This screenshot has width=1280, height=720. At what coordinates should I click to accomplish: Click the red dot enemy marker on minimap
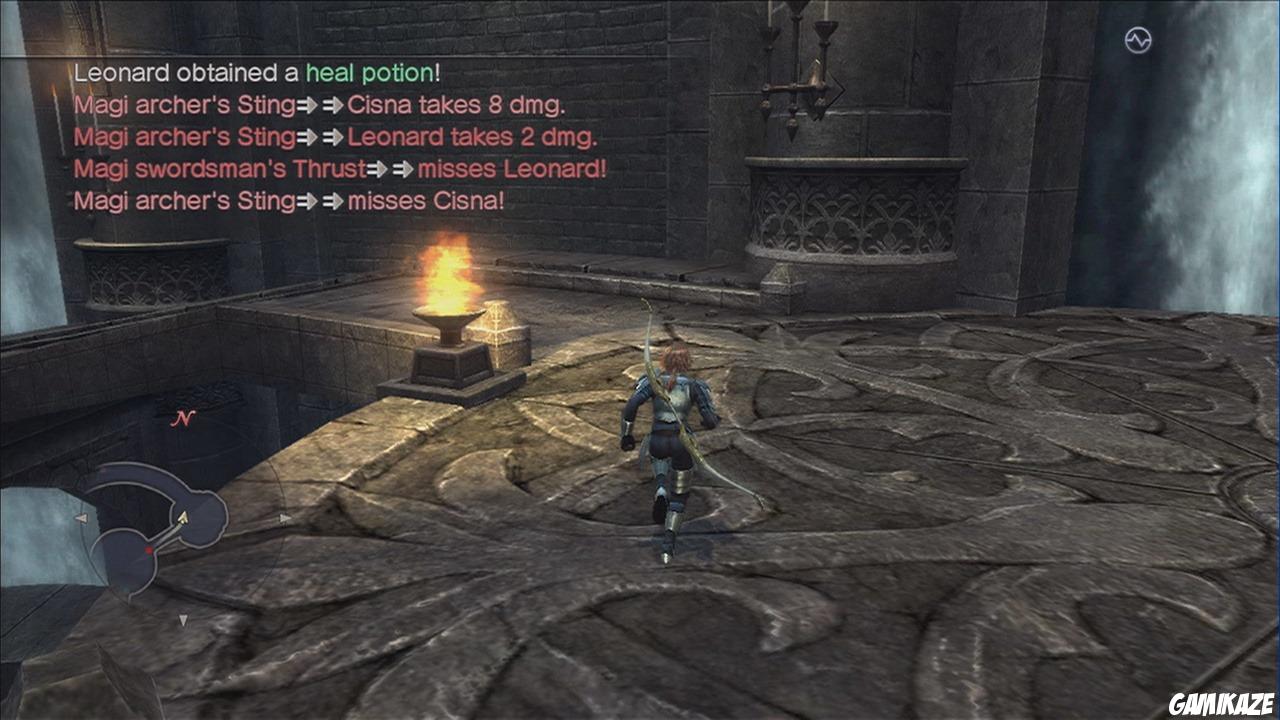coord(149,549)
